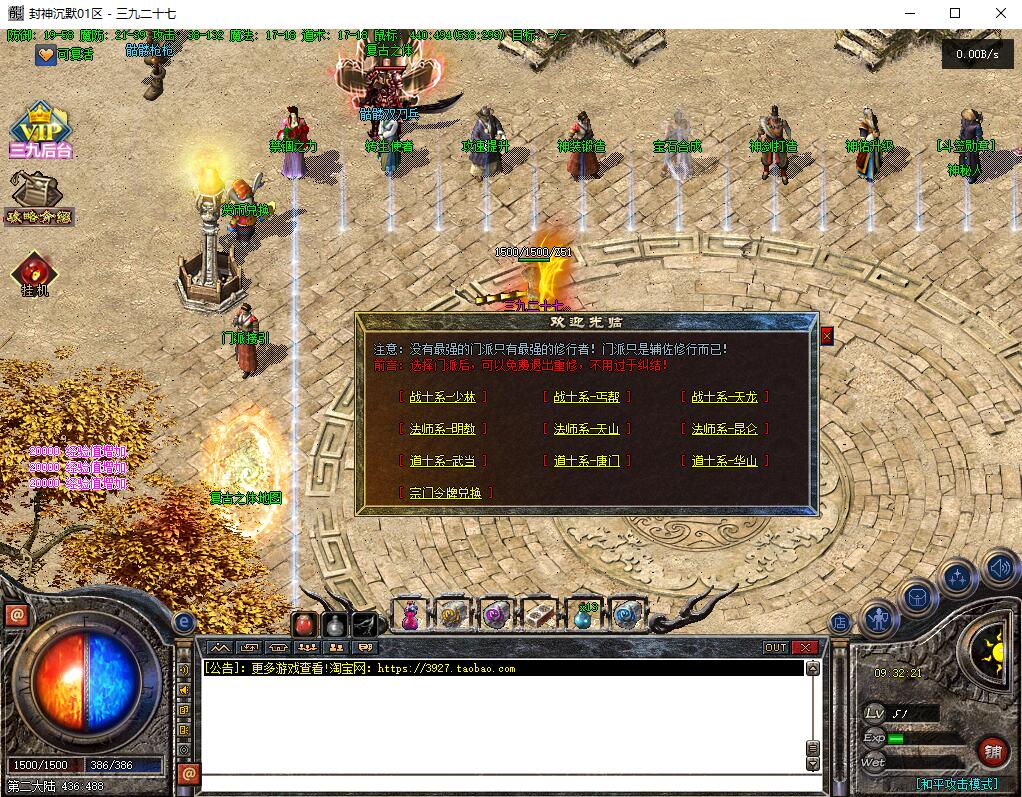Open the 宗门令牌兑换 exchange option
This screenshot has height=797, width=1022.
coord(446,493)
